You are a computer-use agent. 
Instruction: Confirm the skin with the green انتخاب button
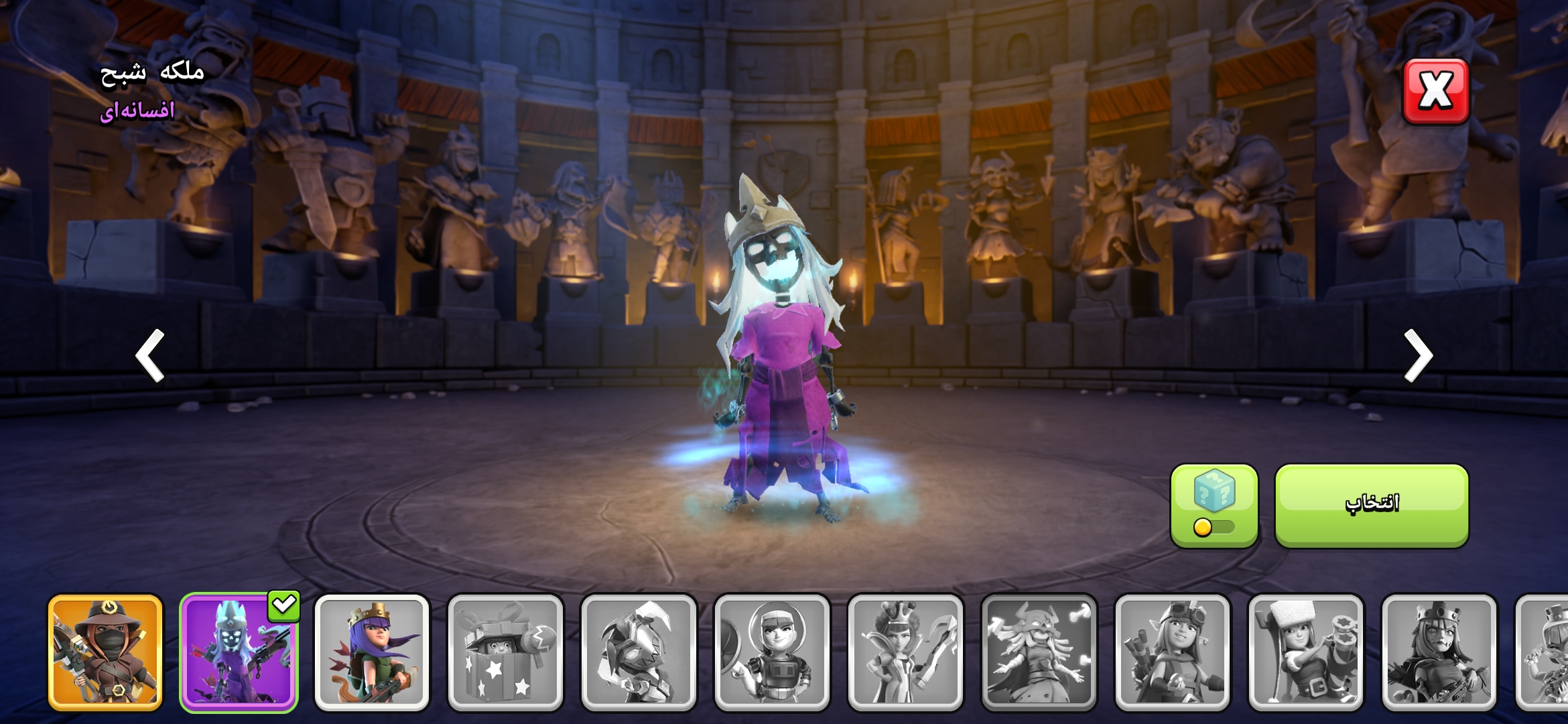tap(1371, 505)
